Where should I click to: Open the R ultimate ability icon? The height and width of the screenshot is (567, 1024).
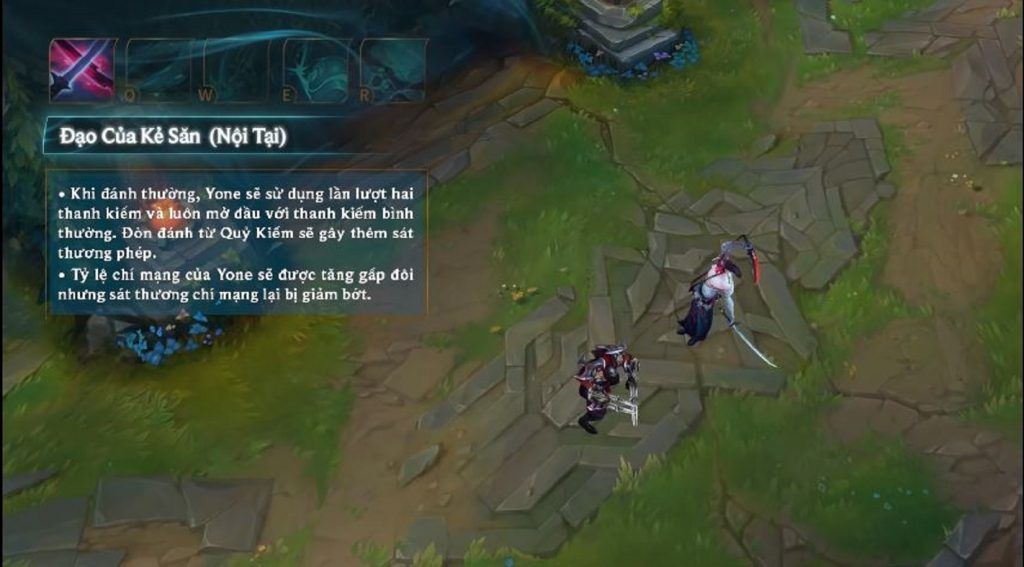click(x=393, y=70)
